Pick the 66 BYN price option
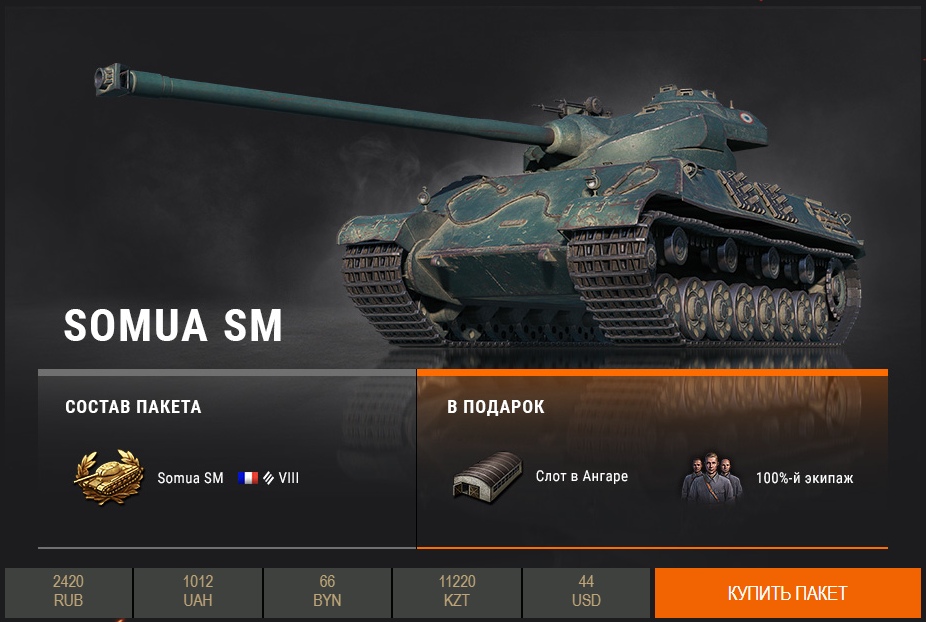The height and width of the screenshot is (622, 926). 327,592
